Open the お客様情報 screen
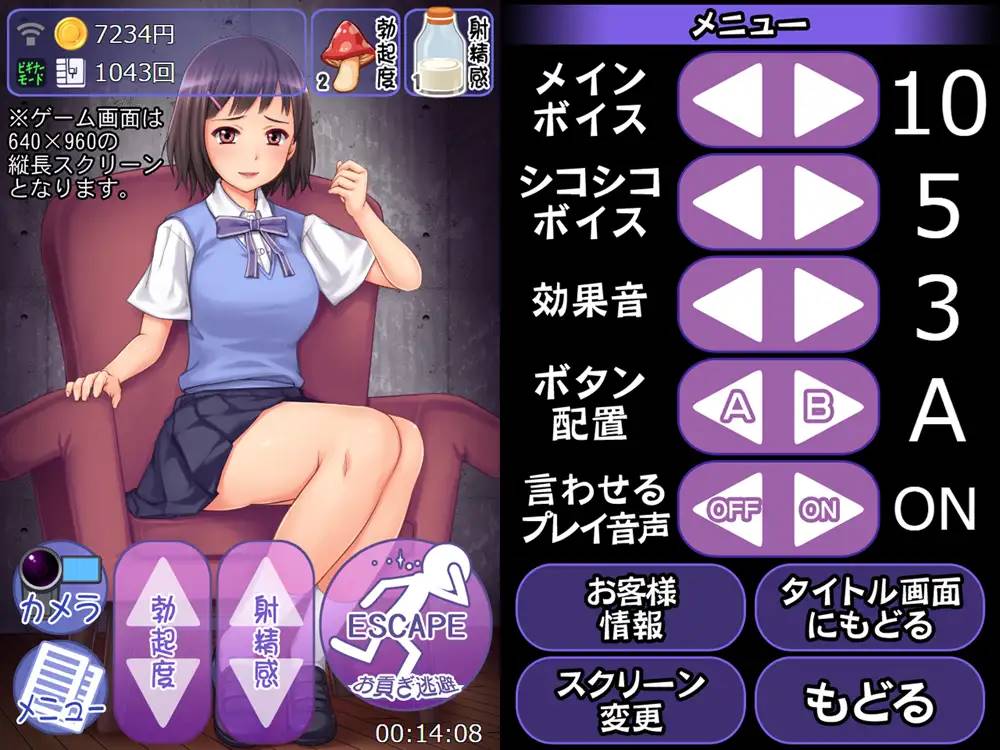 [x=631, y=607]
